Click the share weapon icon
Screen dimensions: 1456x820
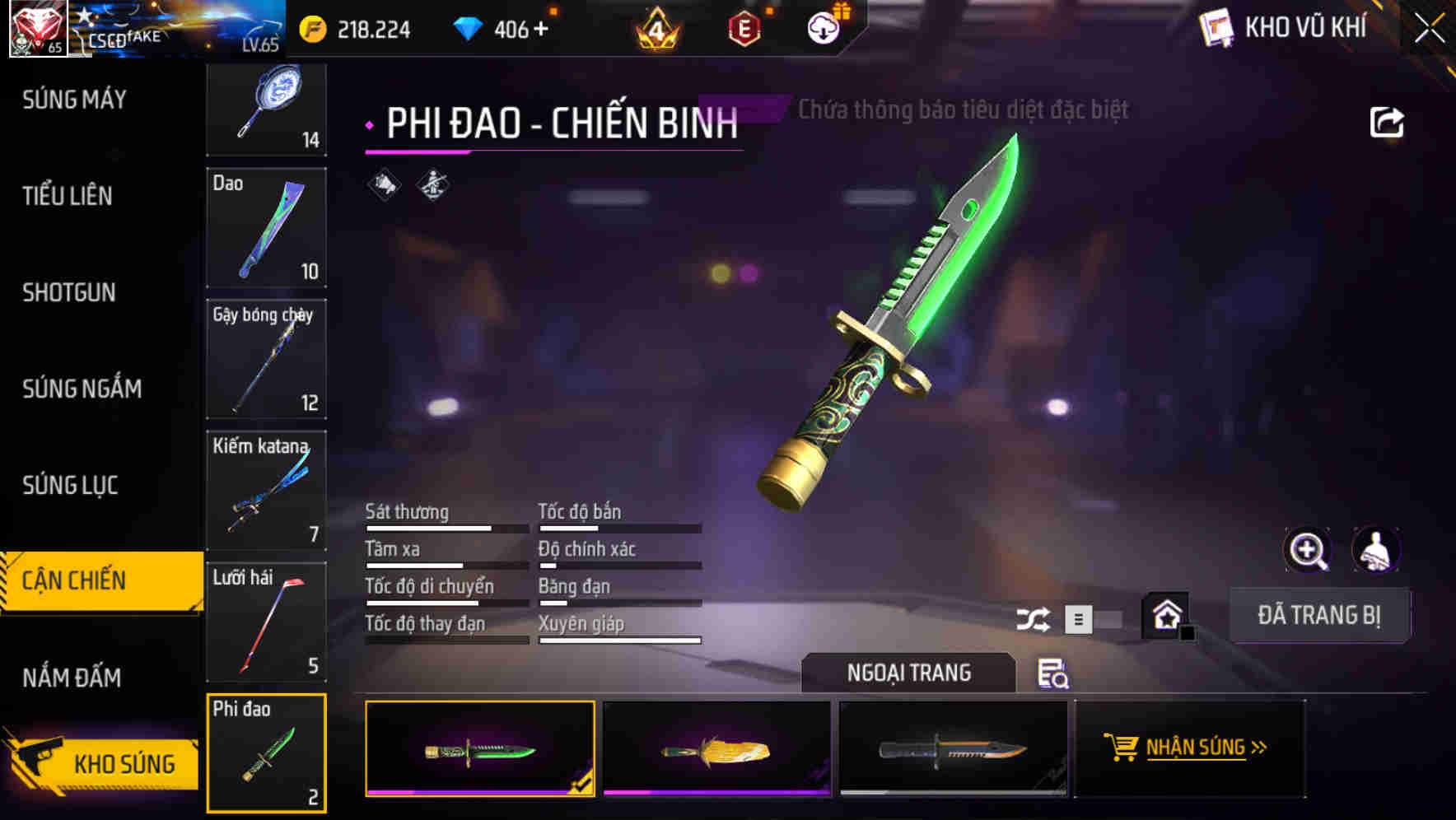pos(1388,122)
